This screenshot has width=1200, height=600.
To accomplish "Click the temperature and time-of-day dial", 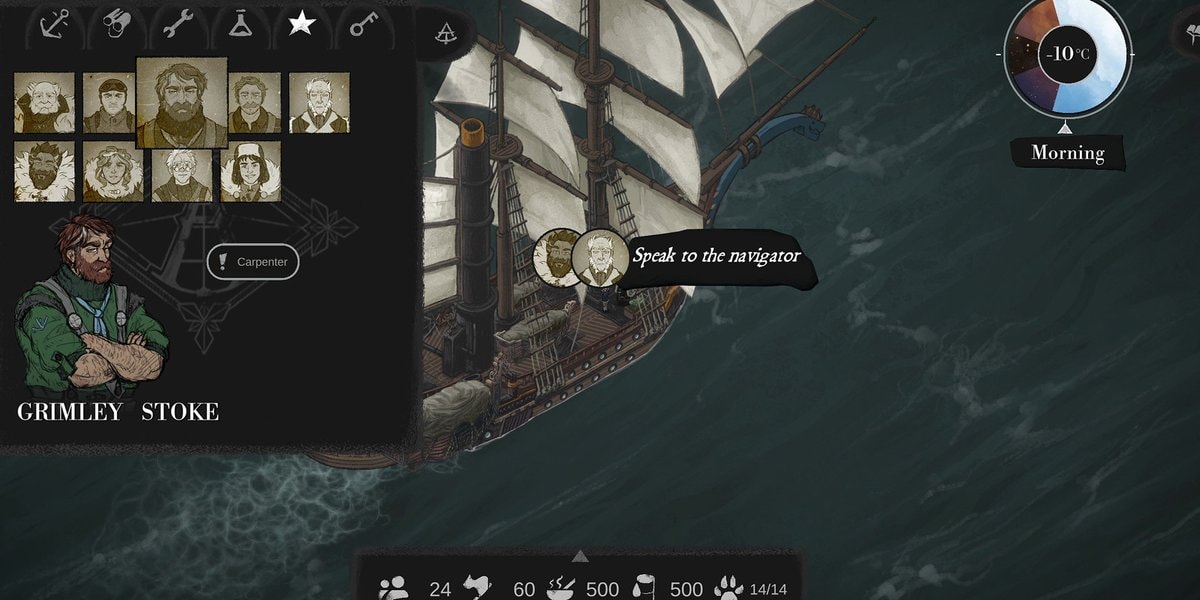I will pos(1067,54).
